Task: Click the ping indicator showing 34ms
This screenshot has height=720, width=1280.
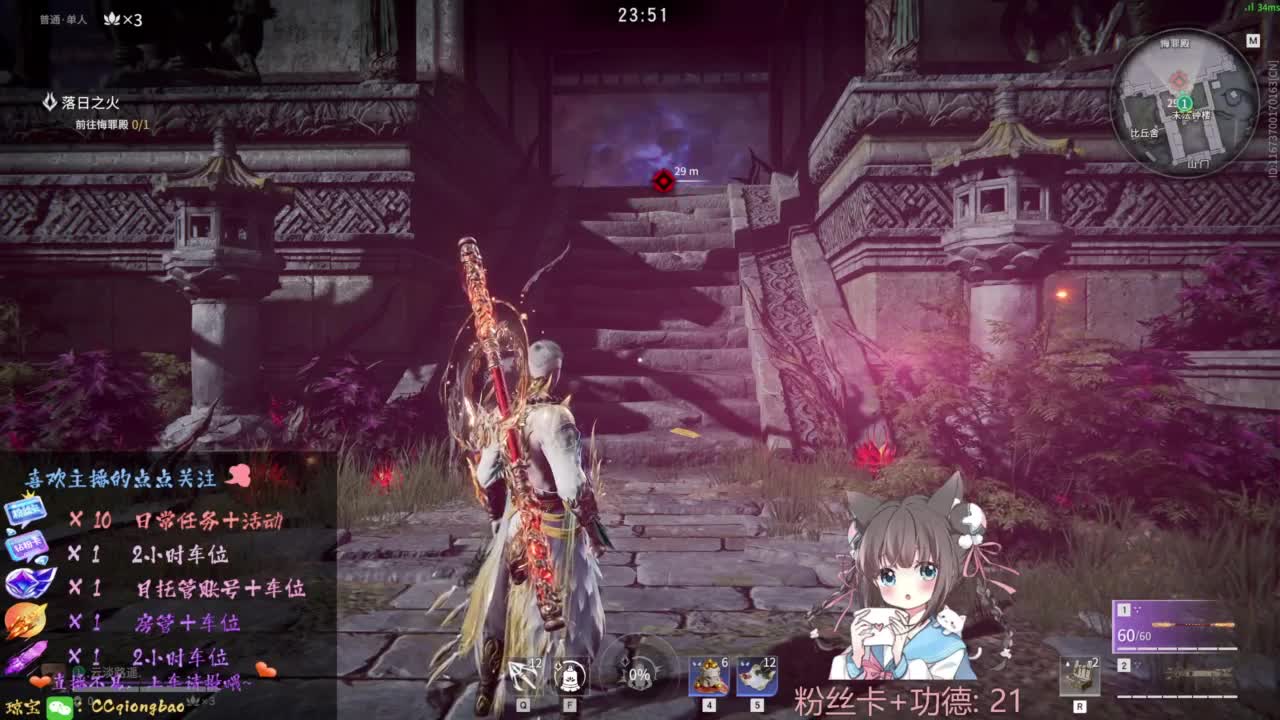Action: [1258, 8]
